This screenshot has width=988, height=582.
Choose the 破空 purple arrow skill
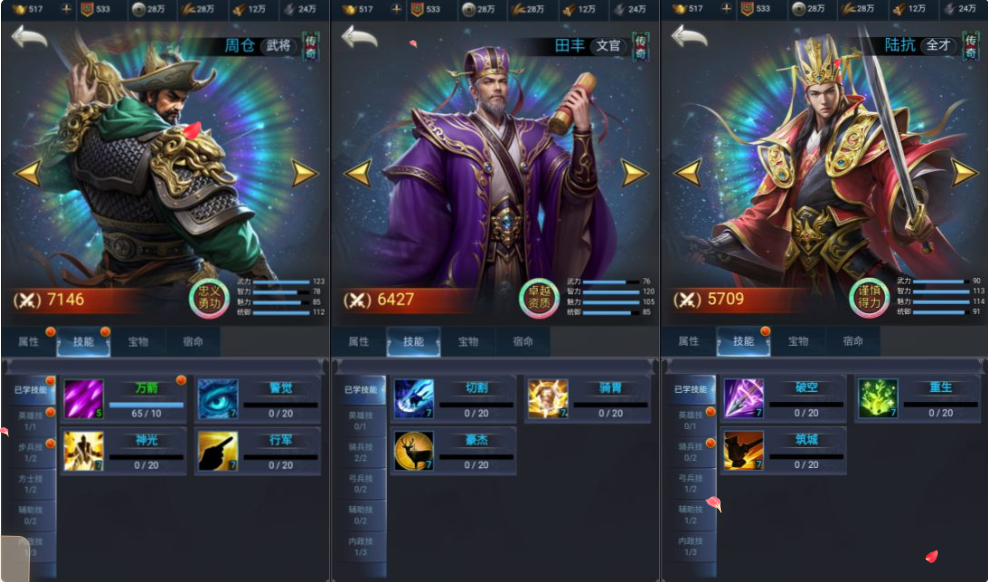pos(743,399)
